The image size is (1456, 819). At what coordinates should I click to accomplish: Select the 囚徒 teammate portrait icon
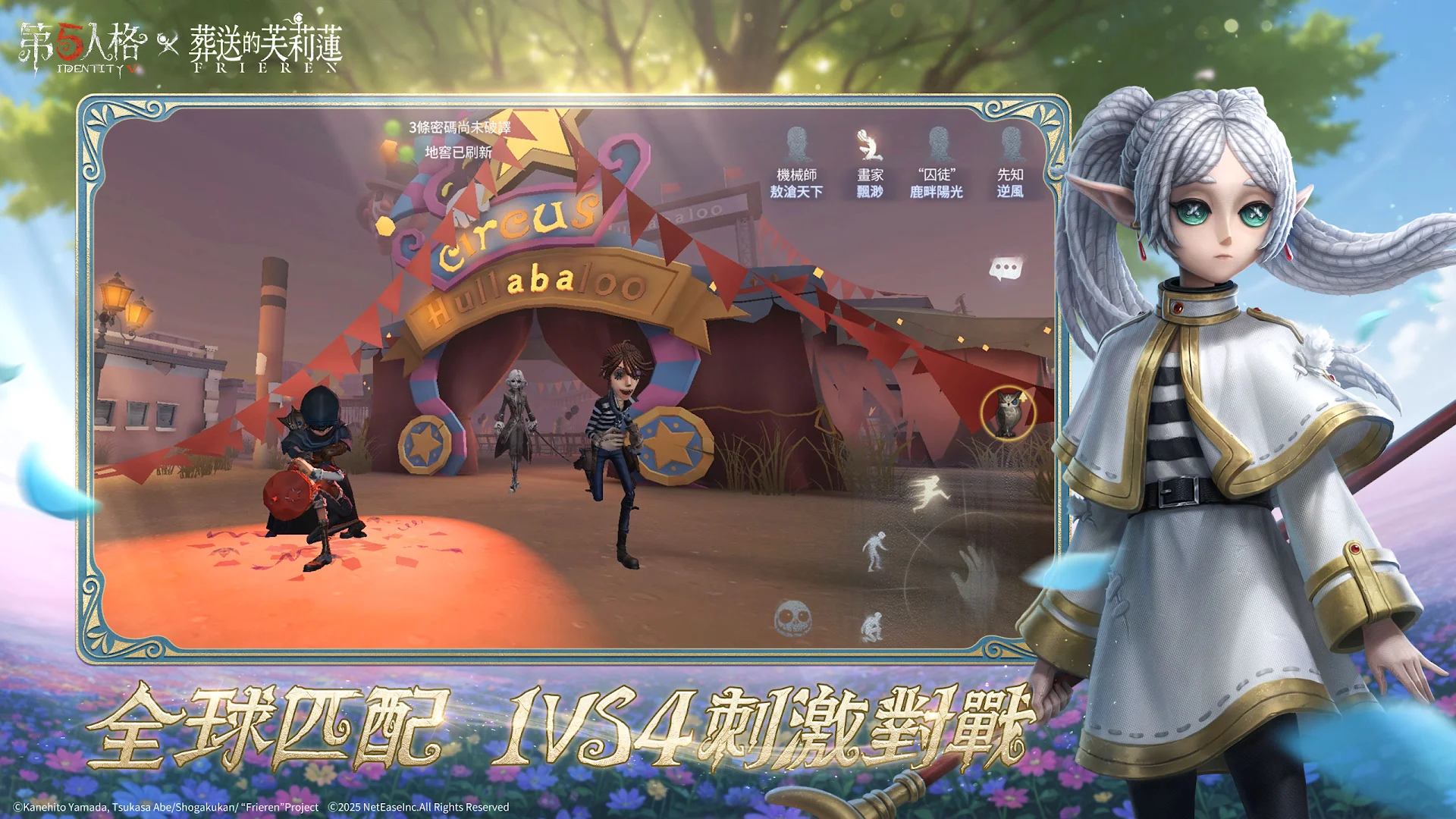(940, 143)
